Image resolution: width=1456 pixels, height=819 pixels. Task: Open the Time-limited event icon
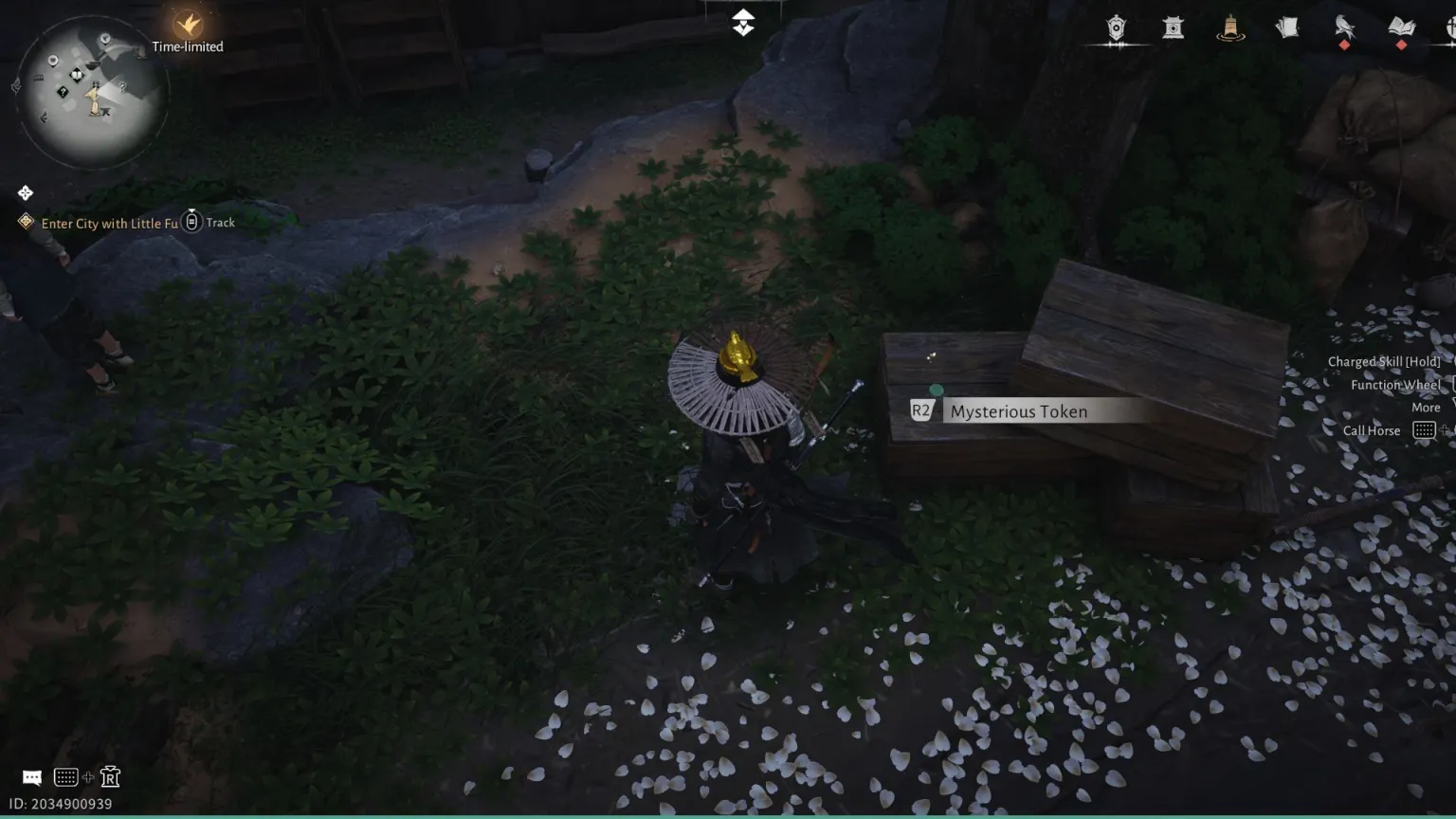point(189,25)
